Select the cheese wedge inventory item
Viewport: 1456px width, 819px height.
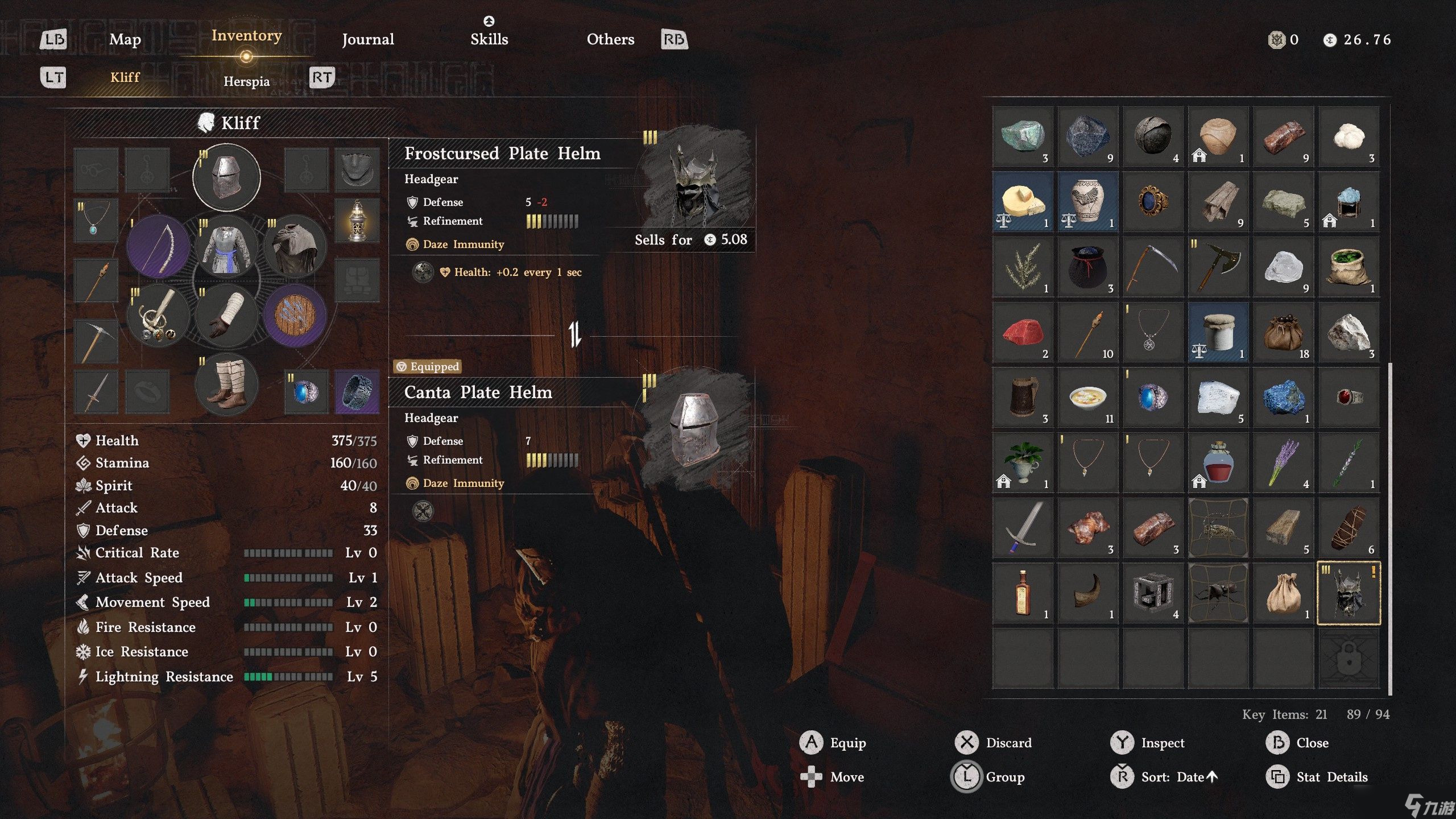(1023, 201)
